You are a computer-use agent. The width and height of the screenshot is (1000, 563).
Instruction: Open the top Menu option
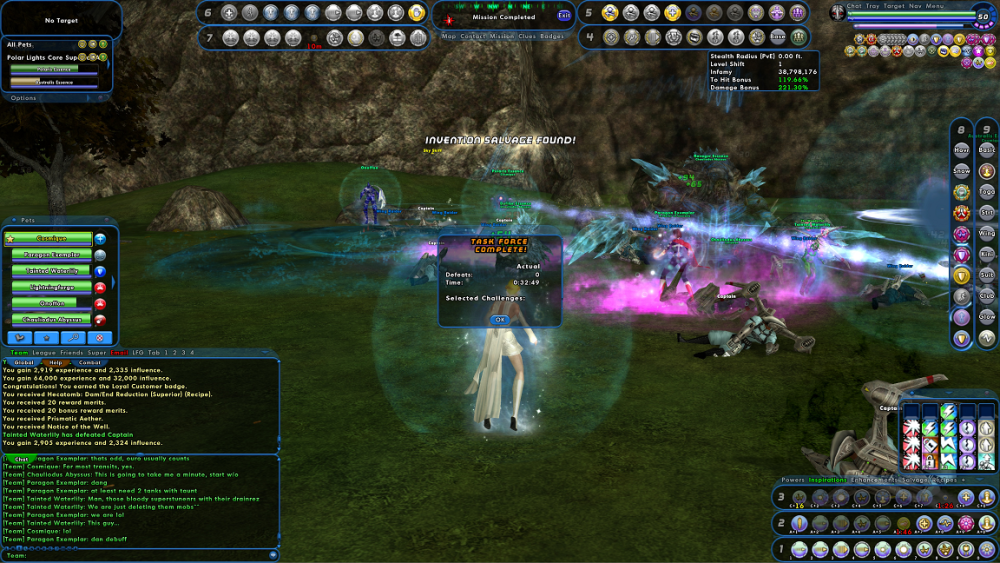(x=935, y=6)
